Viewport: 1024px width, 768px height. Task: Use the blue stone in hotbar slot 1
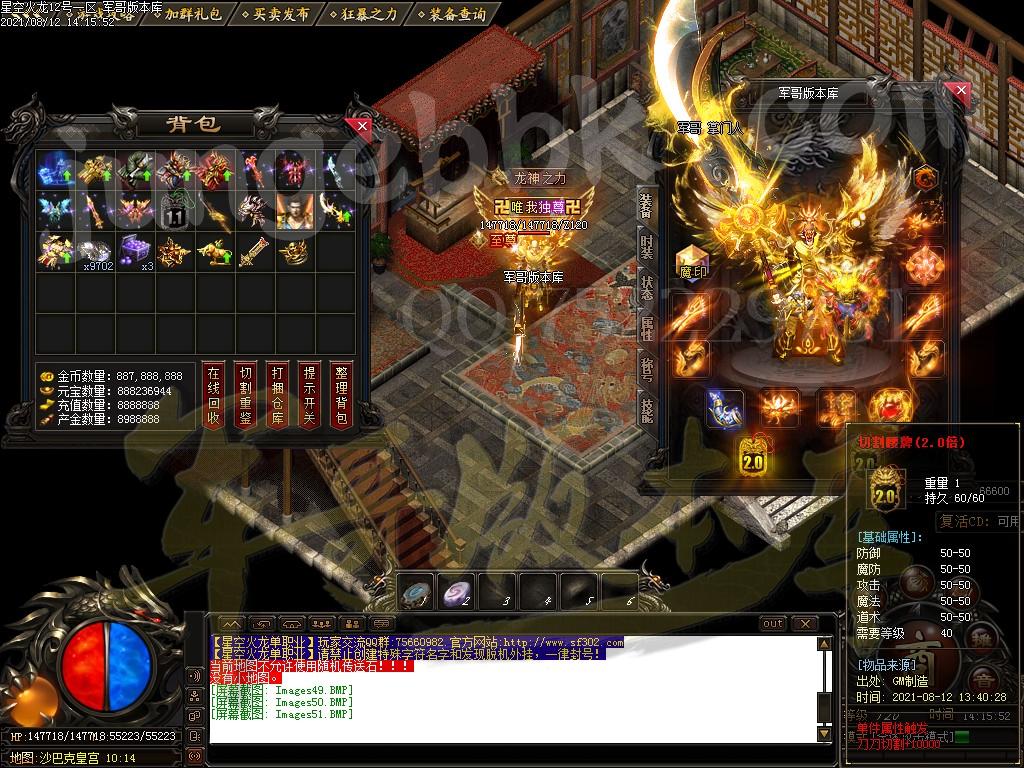pos(417,593)
